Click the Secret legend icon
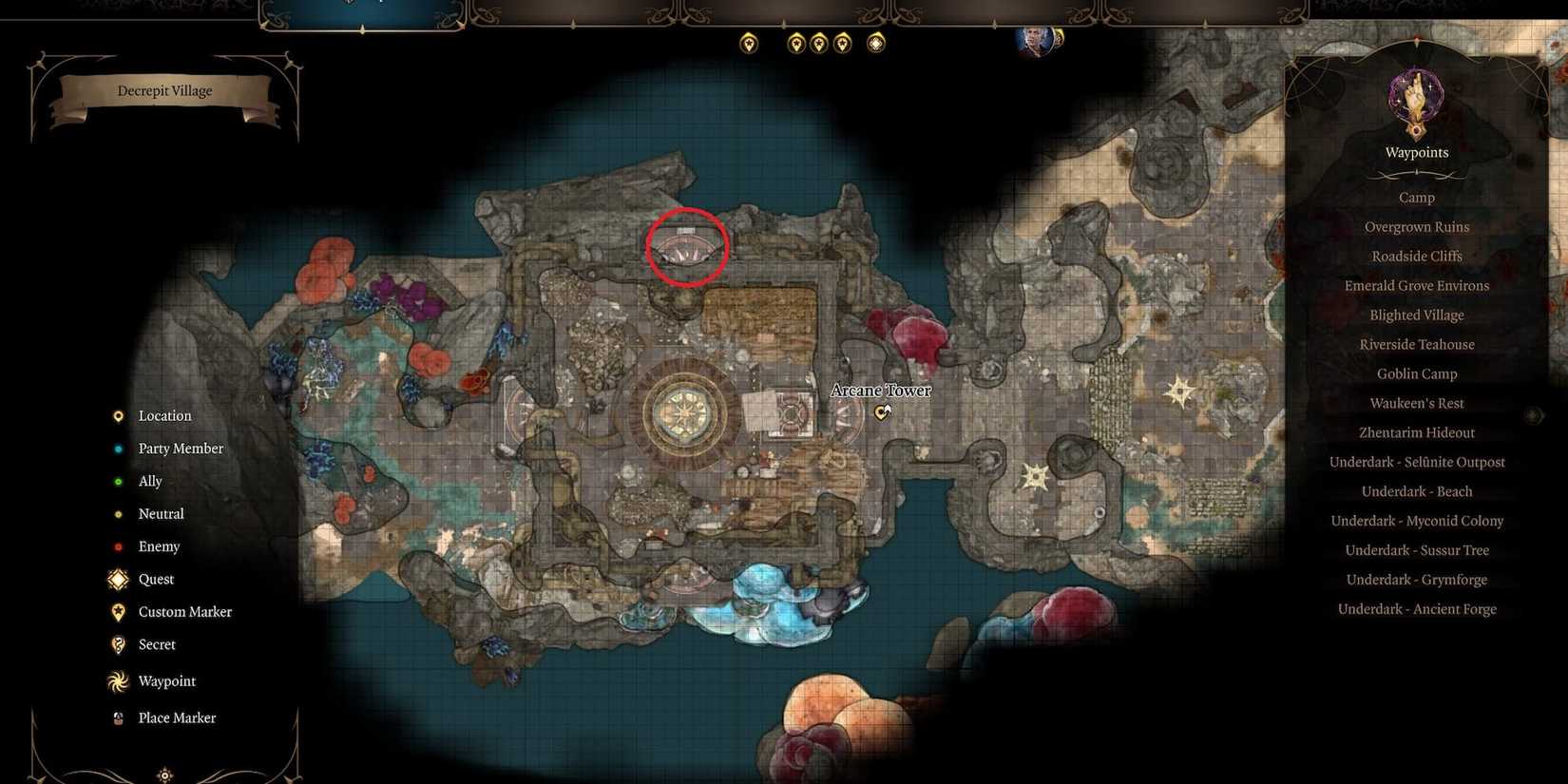Screen dimensions: 1568x784 117,644
